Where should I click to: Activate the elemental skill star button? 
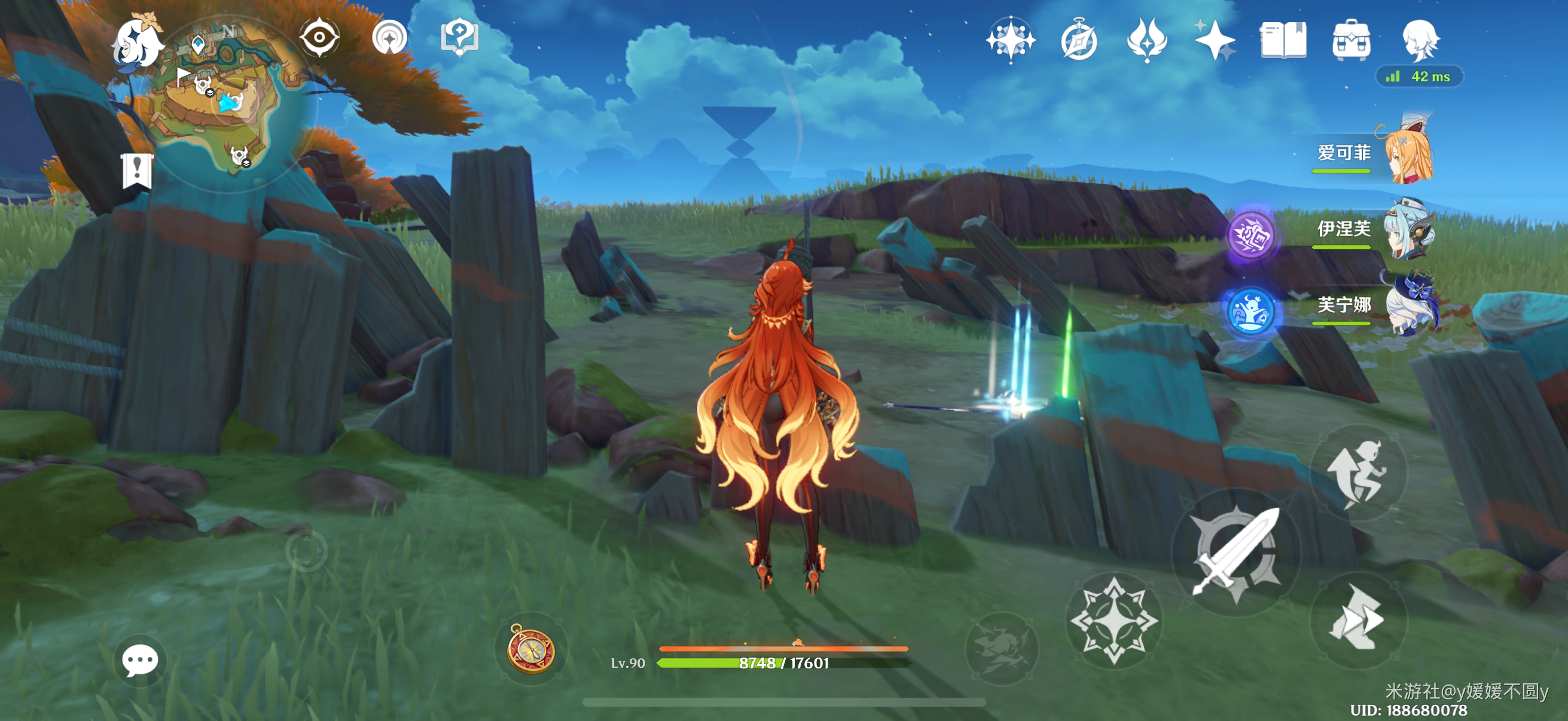[x=1114, y=621]
